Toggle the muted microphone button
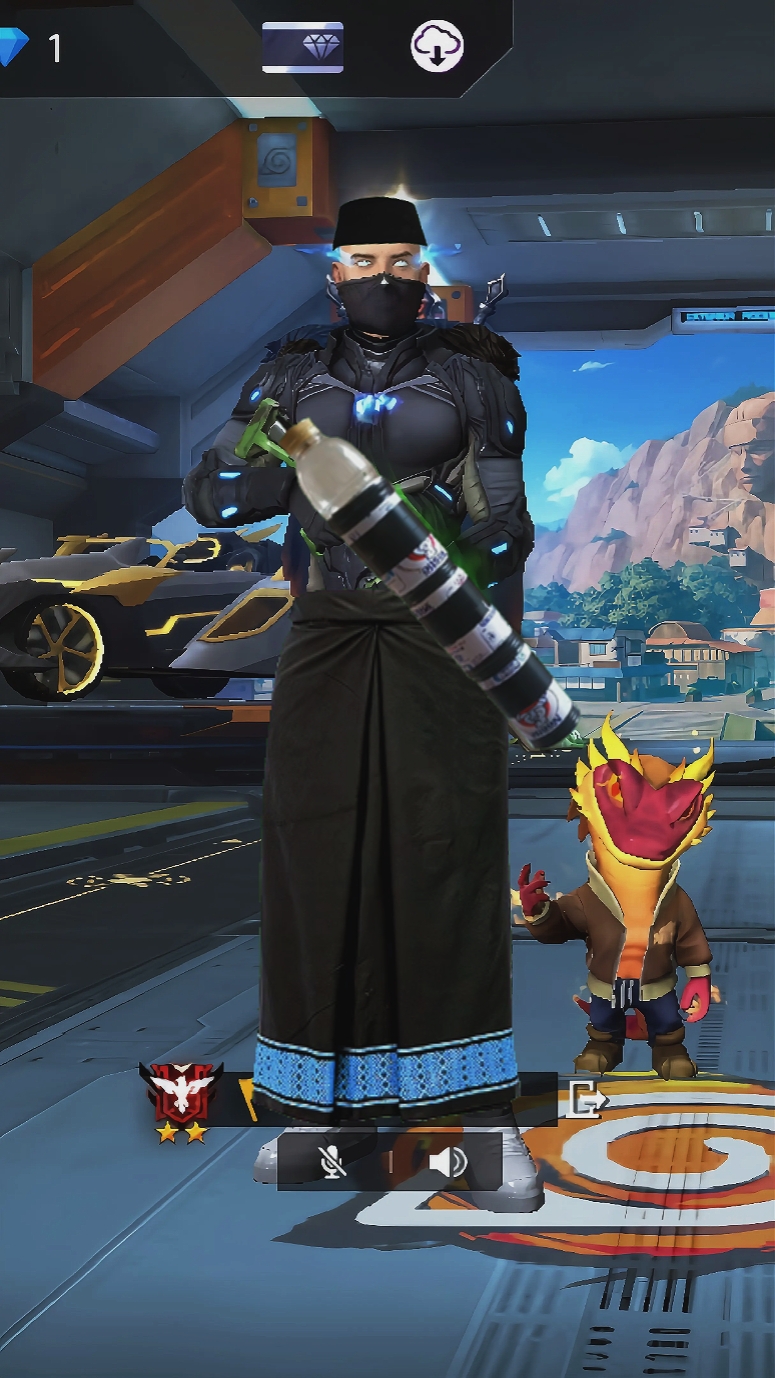The width and height of the screenshot is (775, 1378). [x=332, y=1161]
